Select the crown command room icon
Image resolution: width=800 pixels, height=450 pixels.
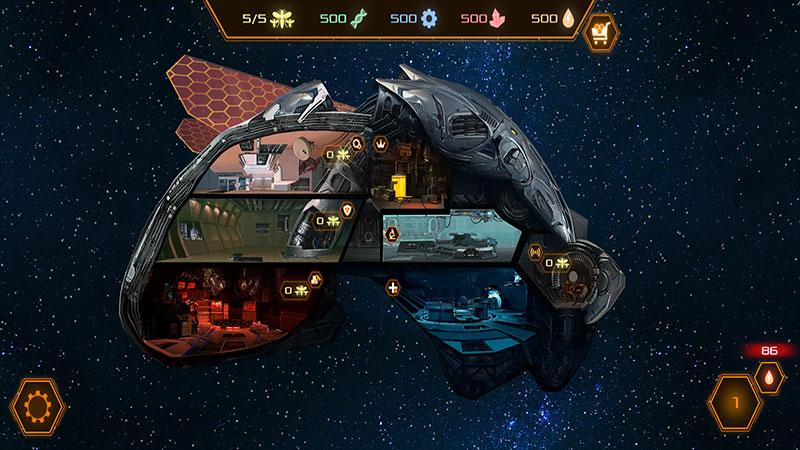click(x=380, y=145)
